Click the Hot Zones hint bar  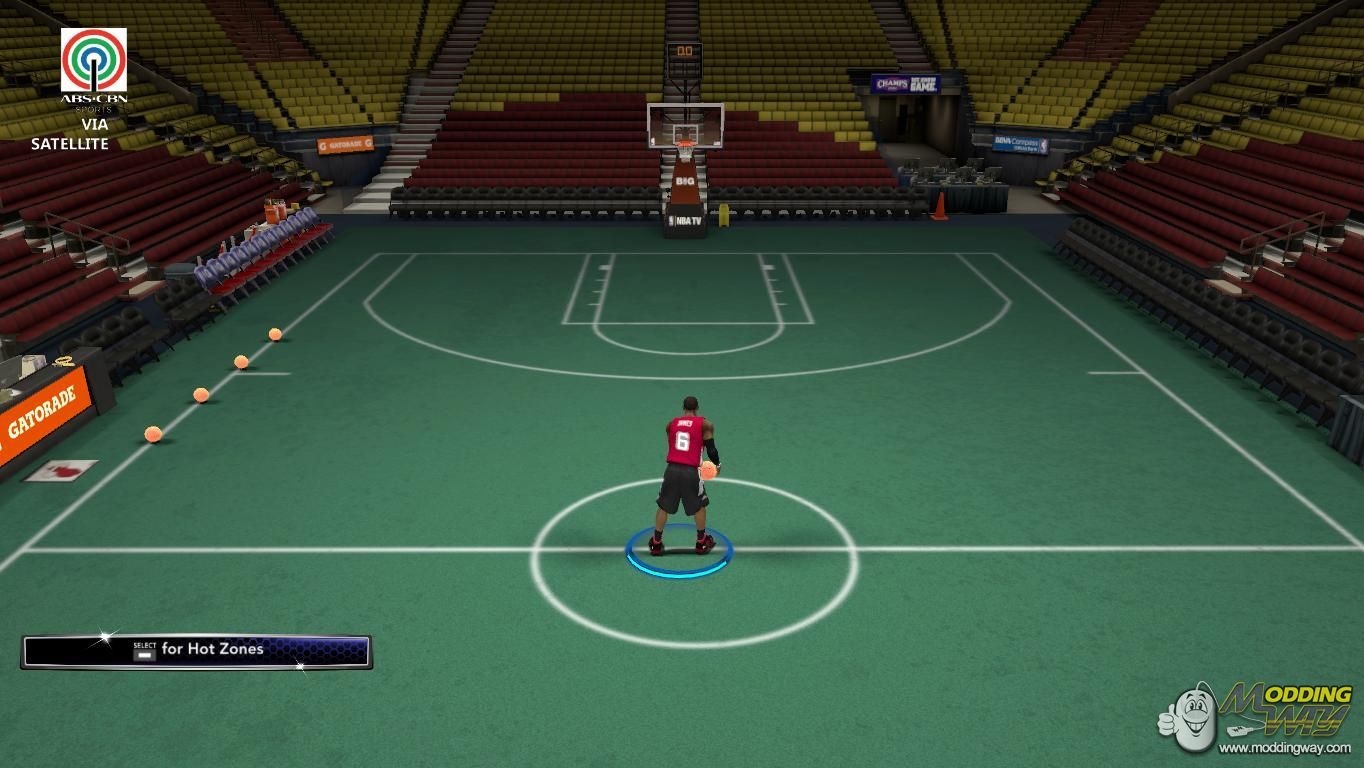(197, 651)
